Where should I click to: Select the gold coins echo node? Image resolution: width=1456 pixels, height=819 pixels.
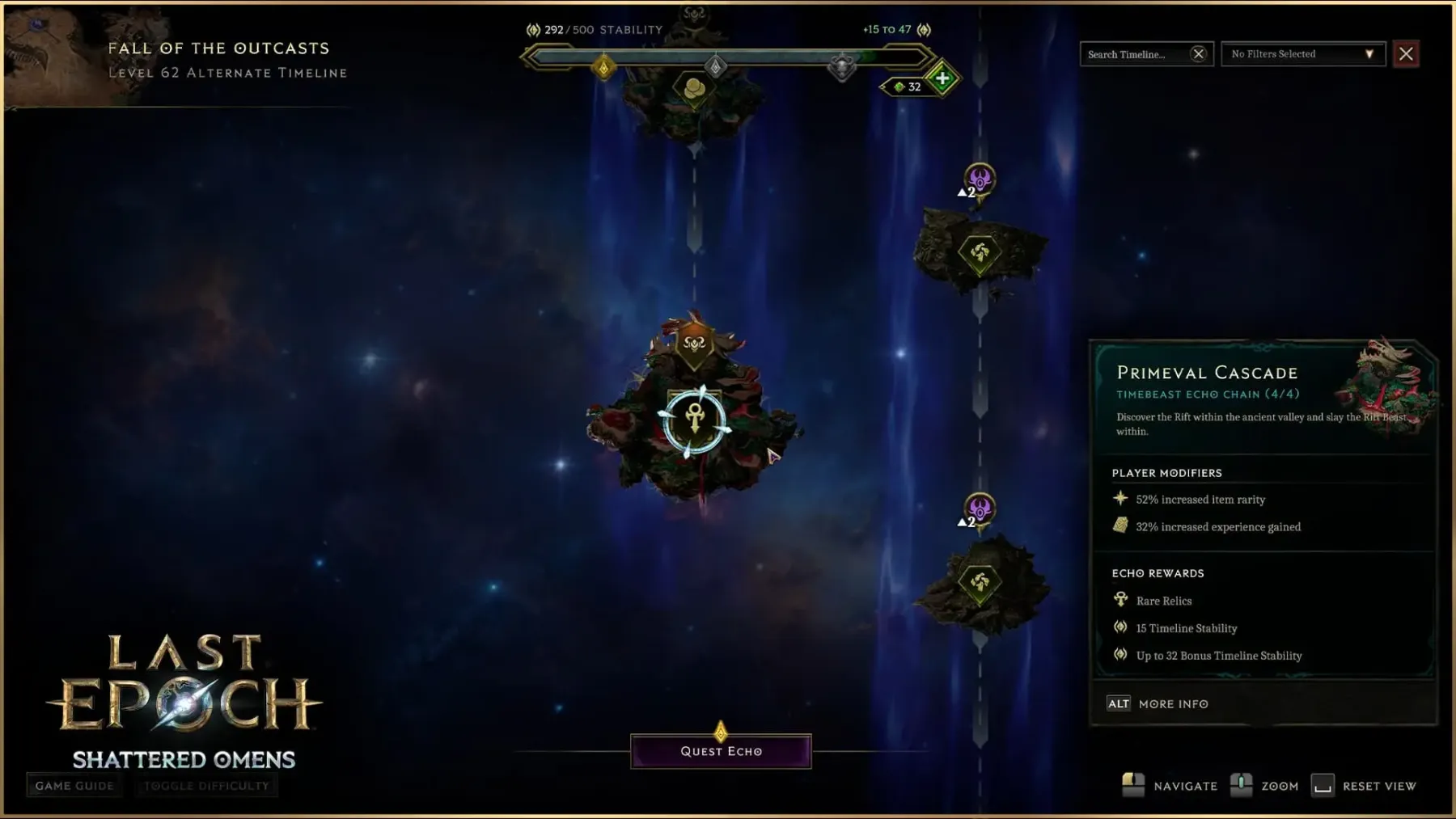694,89
